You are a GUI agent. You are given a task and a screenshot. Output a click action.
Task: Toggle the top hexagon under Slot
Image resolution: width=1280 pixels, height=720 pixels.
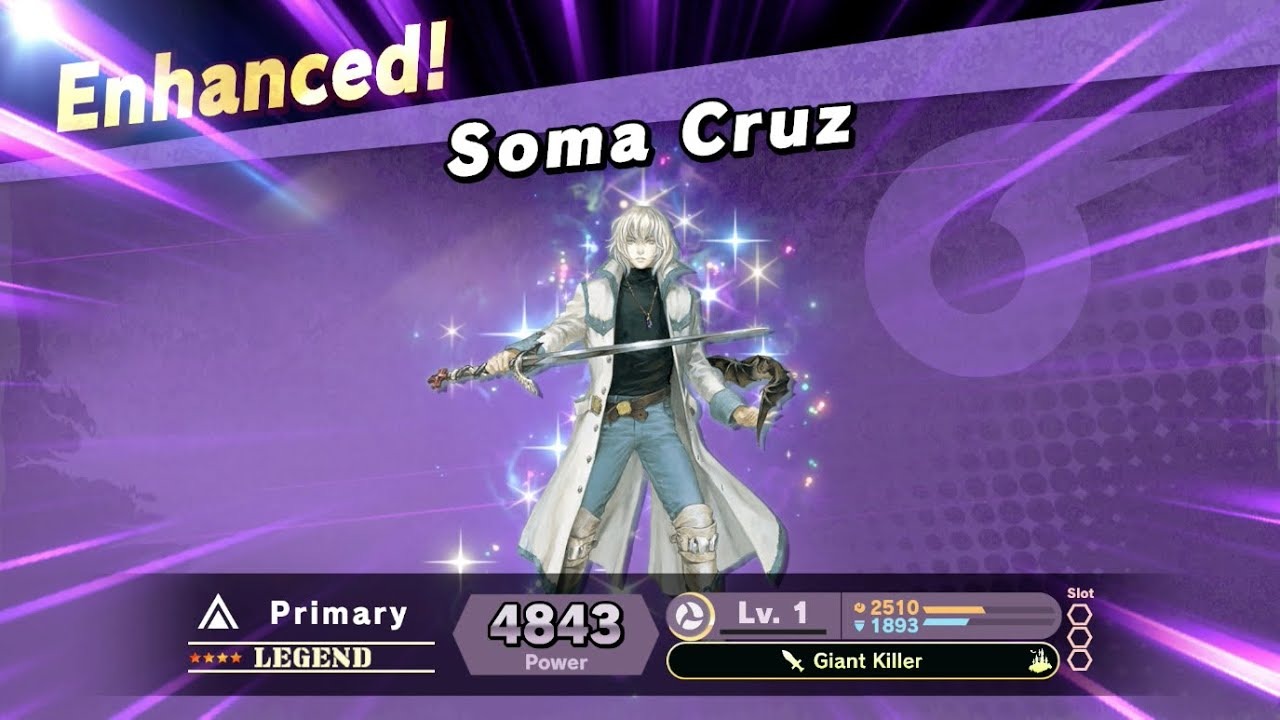pos(1080,614)
